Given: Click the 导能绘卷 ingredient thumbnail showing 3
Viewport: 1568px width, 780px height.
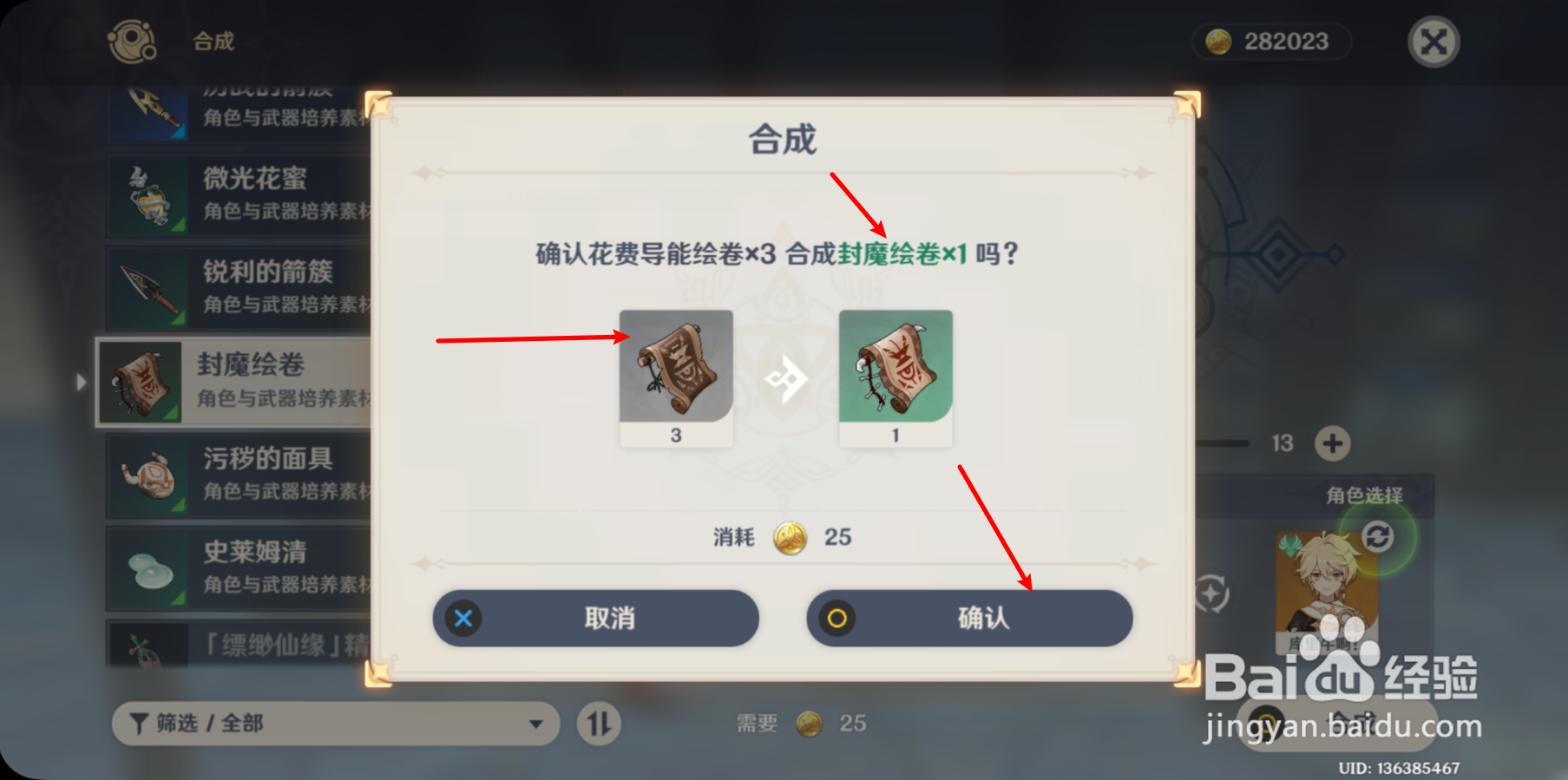Looking at the screenshot, I should [x=676, y=371].
